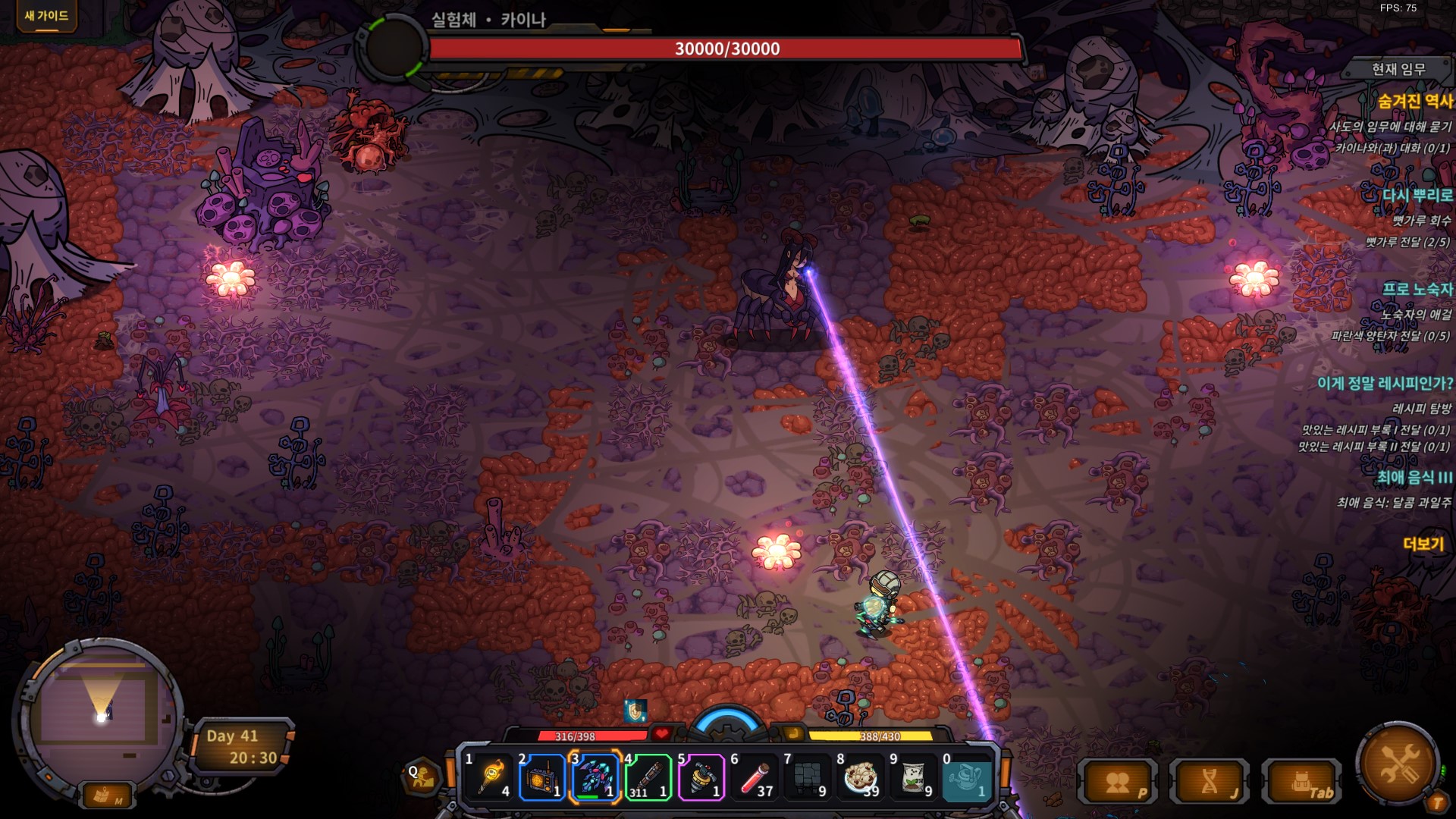This screenshot has height=819, width=1456.
Task: Choose the crystal claw weapon slot
Action: (x=595, y=777)
